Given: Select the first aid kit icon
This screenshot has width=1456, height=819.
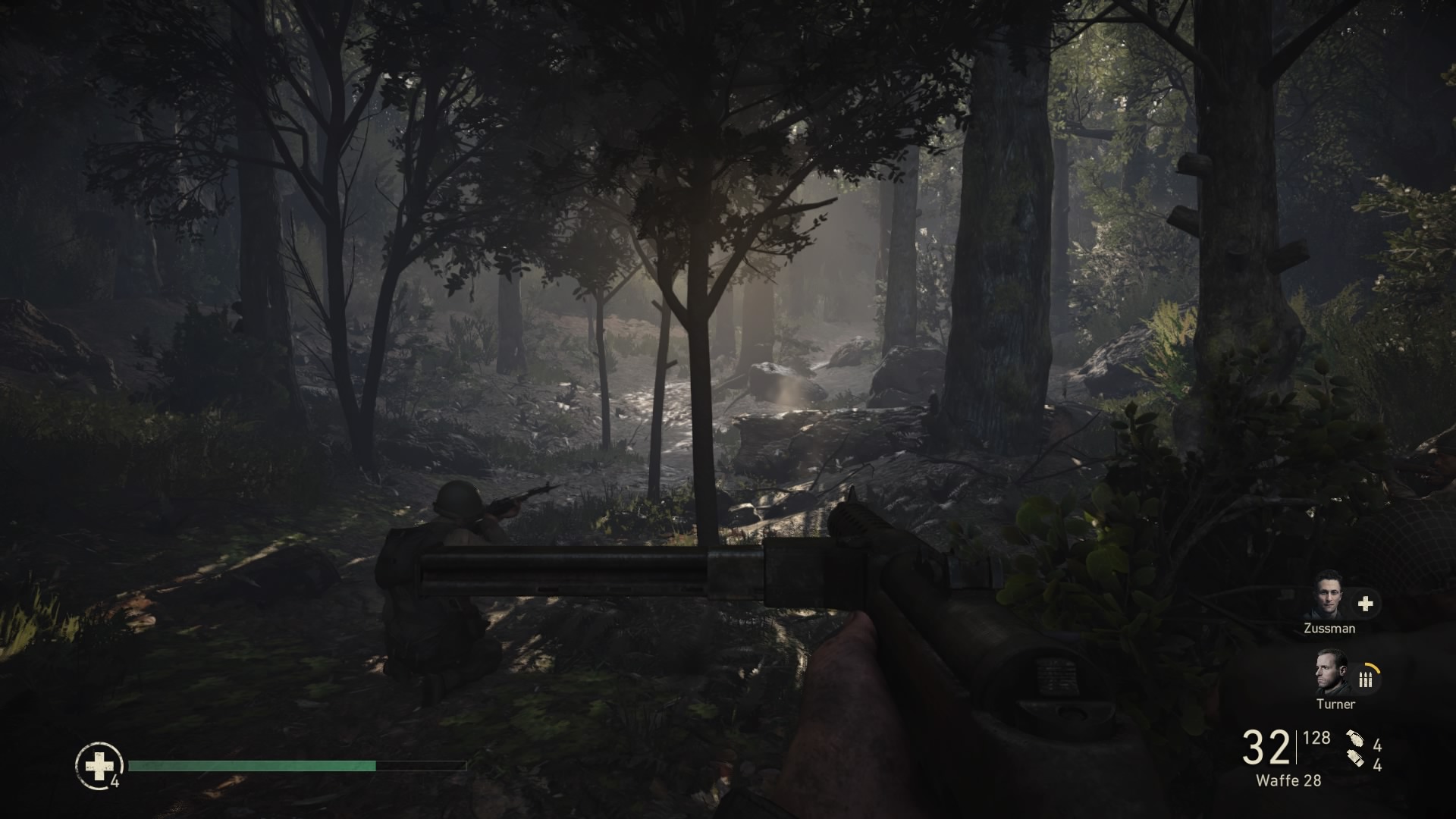Looking at the screenshot, I should pos(99,766).
